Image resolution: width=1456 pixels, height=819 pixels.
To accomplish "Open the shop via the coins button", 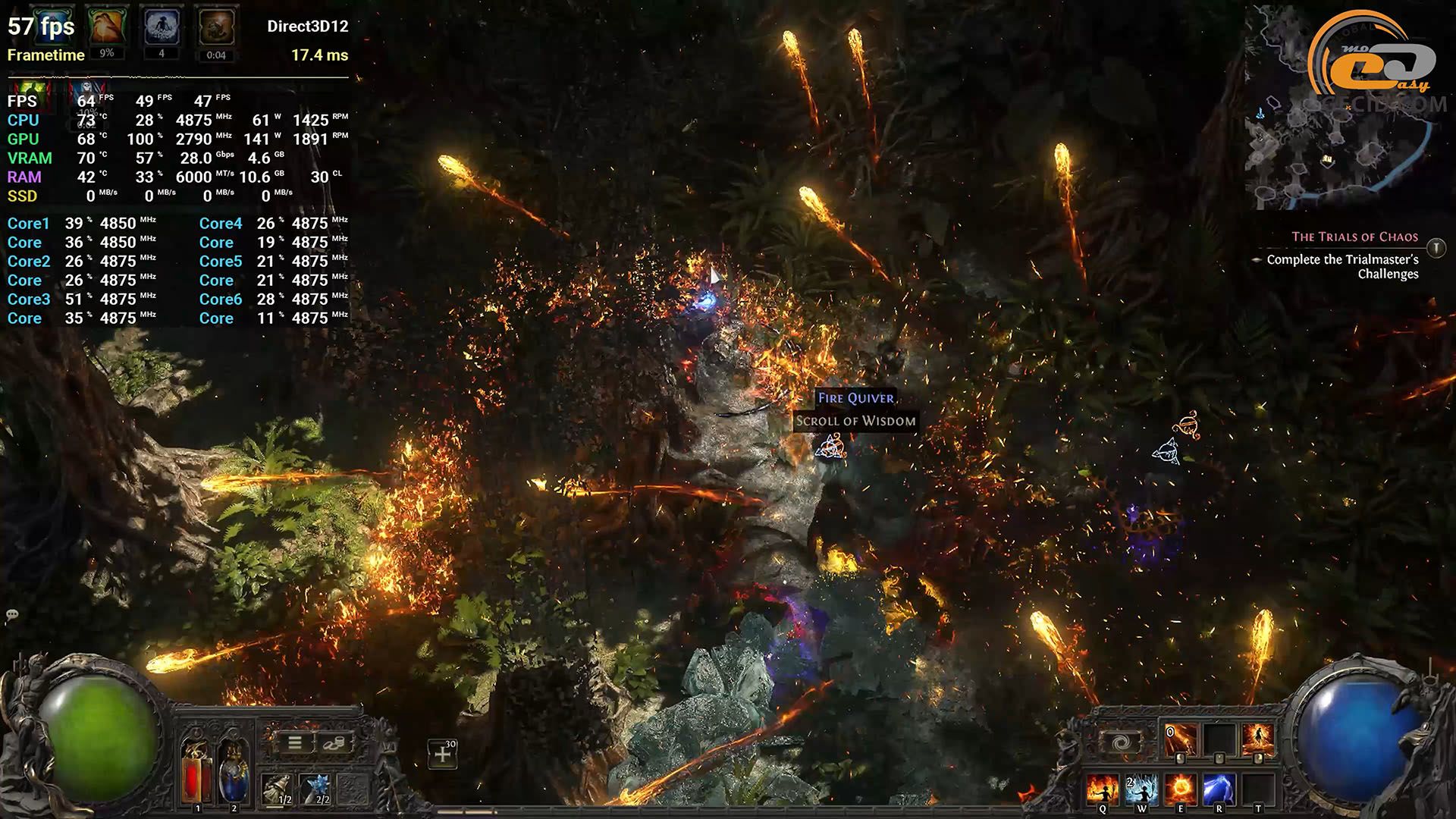I will click(x=334, y=742).
